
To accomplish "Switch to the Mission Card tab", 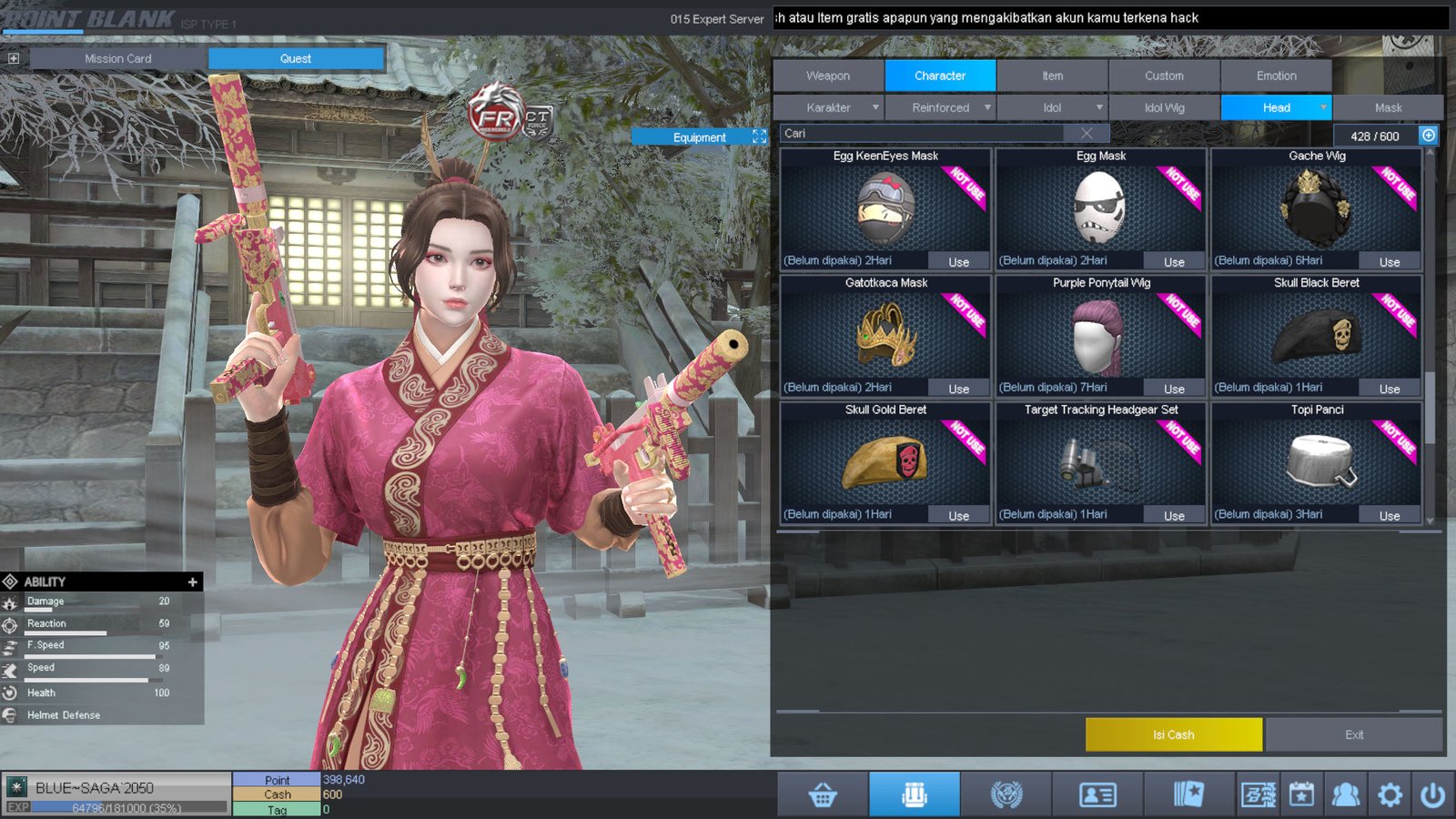I will coord(118,58).
